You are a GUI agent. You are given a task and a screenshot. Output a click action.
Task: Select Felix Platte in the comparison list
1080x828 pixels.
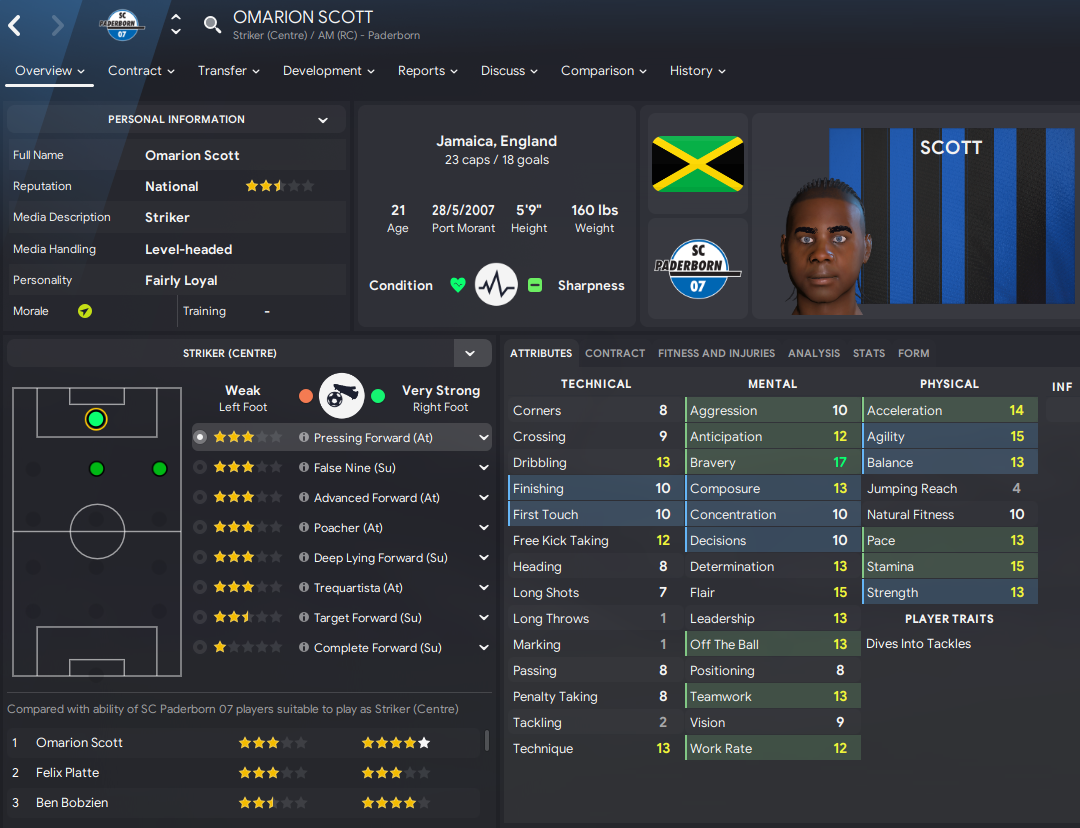67,773
